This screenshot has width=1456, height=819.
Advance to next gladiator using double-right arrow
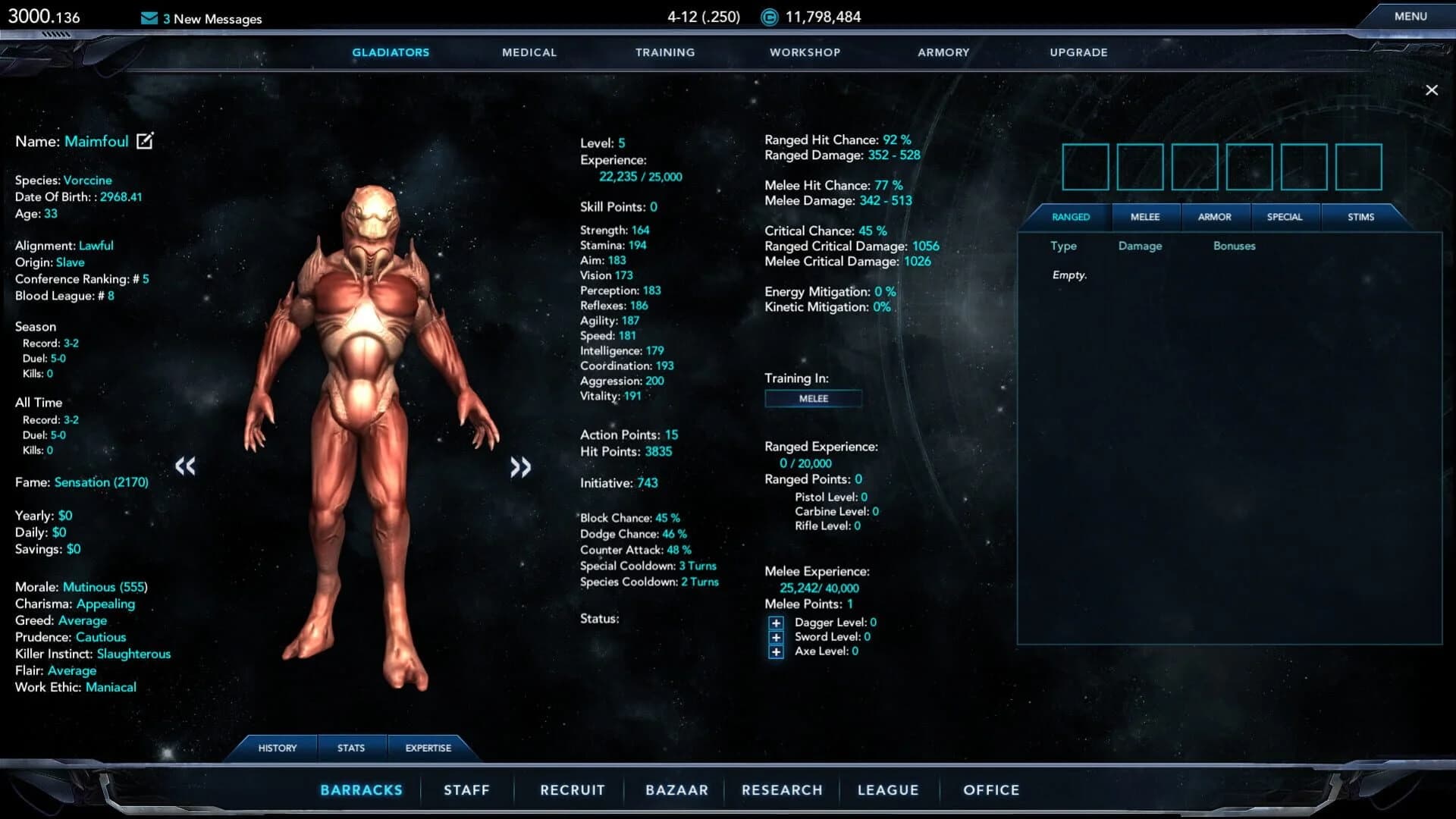(x=521, y=467)
